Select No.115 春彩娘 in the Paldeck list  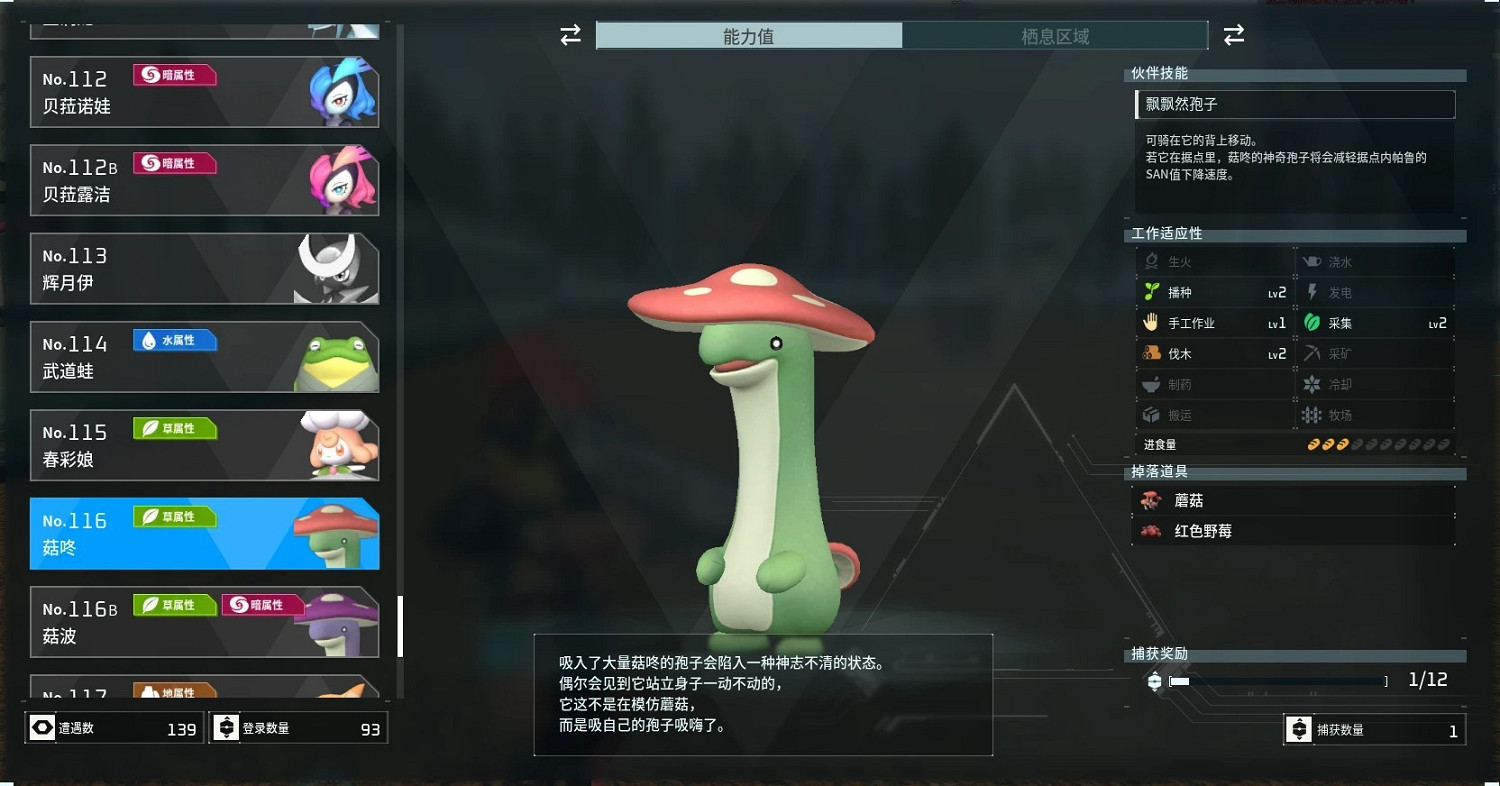click(x=204, y=444)
